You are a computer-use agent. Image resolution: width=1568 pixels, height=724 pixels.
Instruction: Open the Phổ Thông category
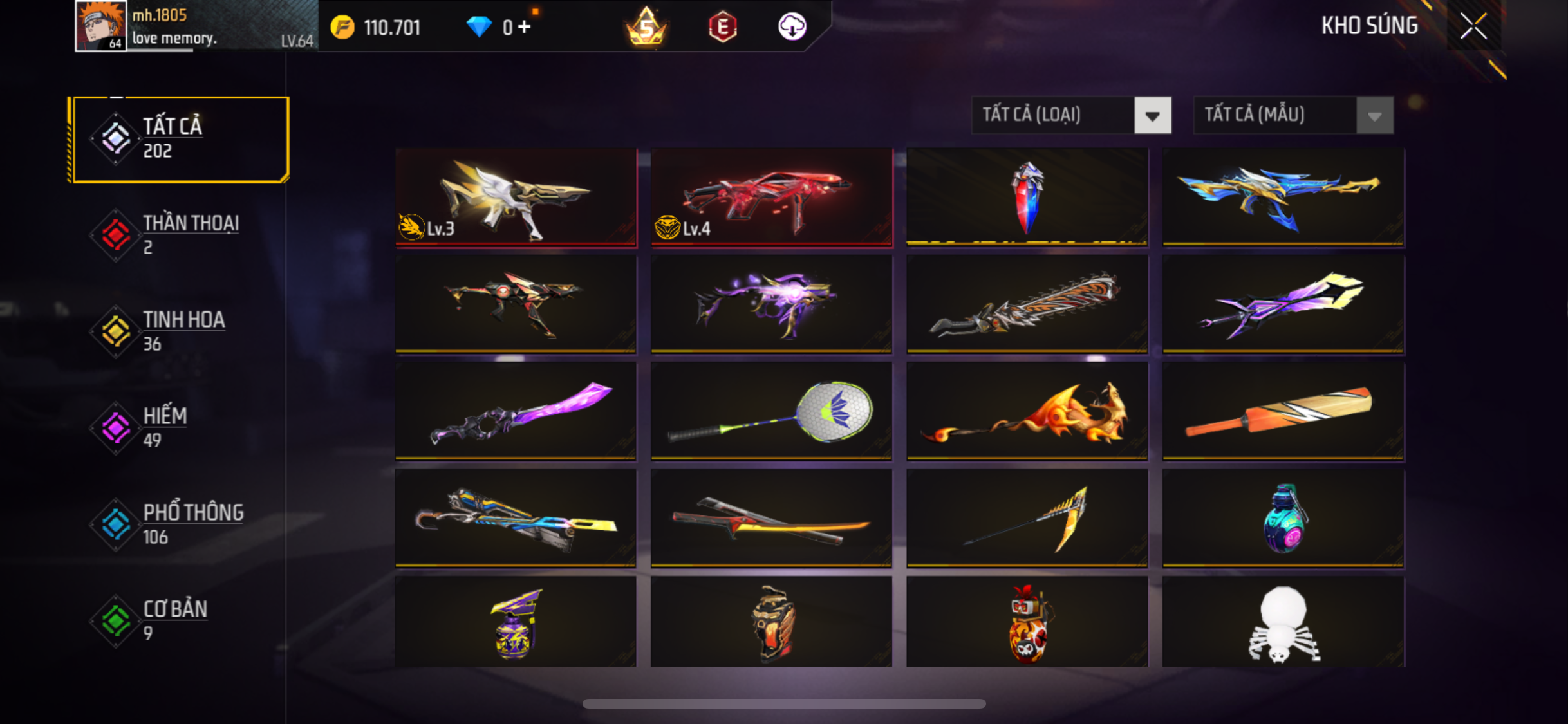[x=179, y=524]
